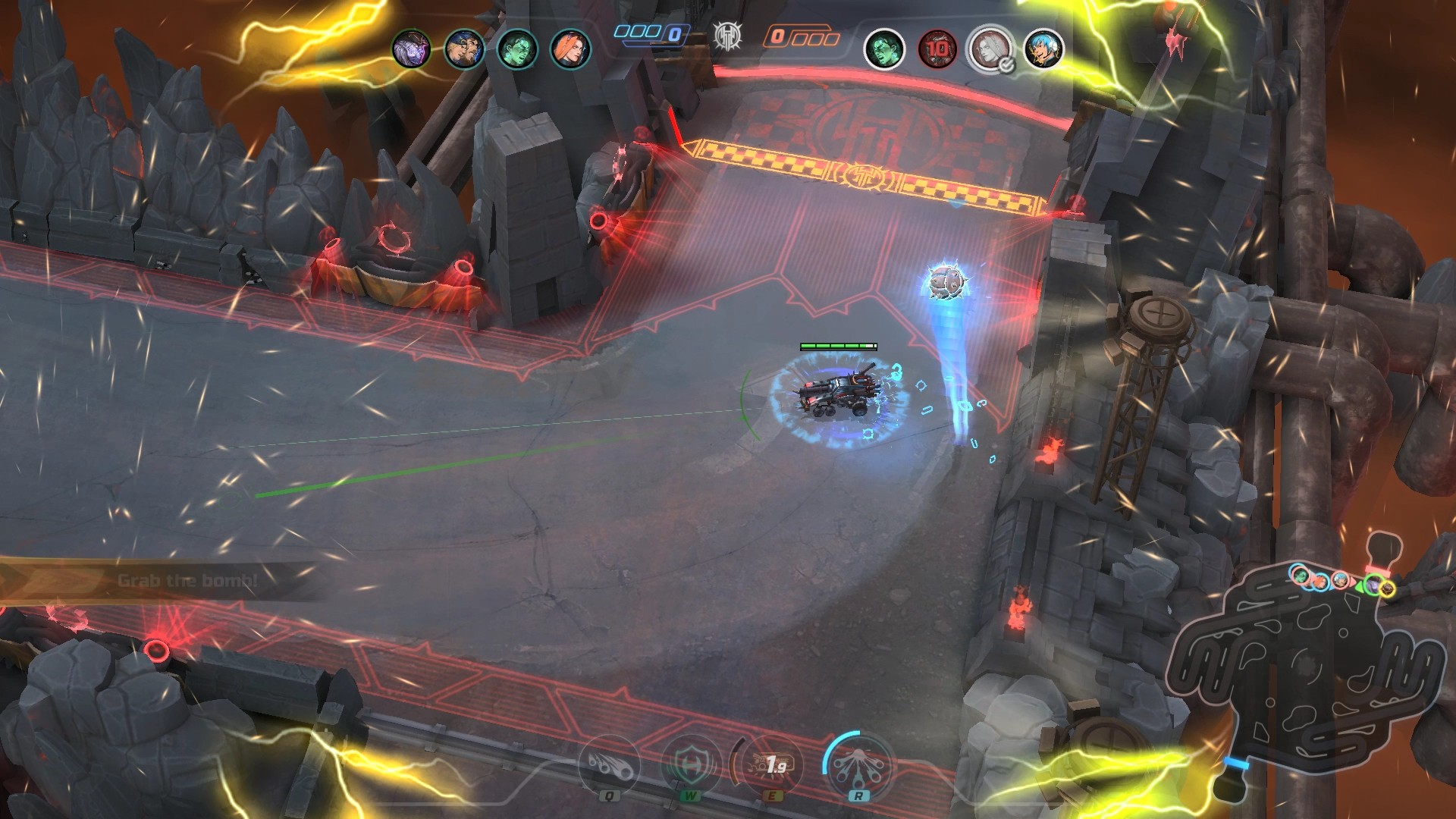Image resolution: width=1456 pixels, height=819 pixels.
Task: Select the red-haired woman teammate portrait
Action: click(x=570, y=49)
